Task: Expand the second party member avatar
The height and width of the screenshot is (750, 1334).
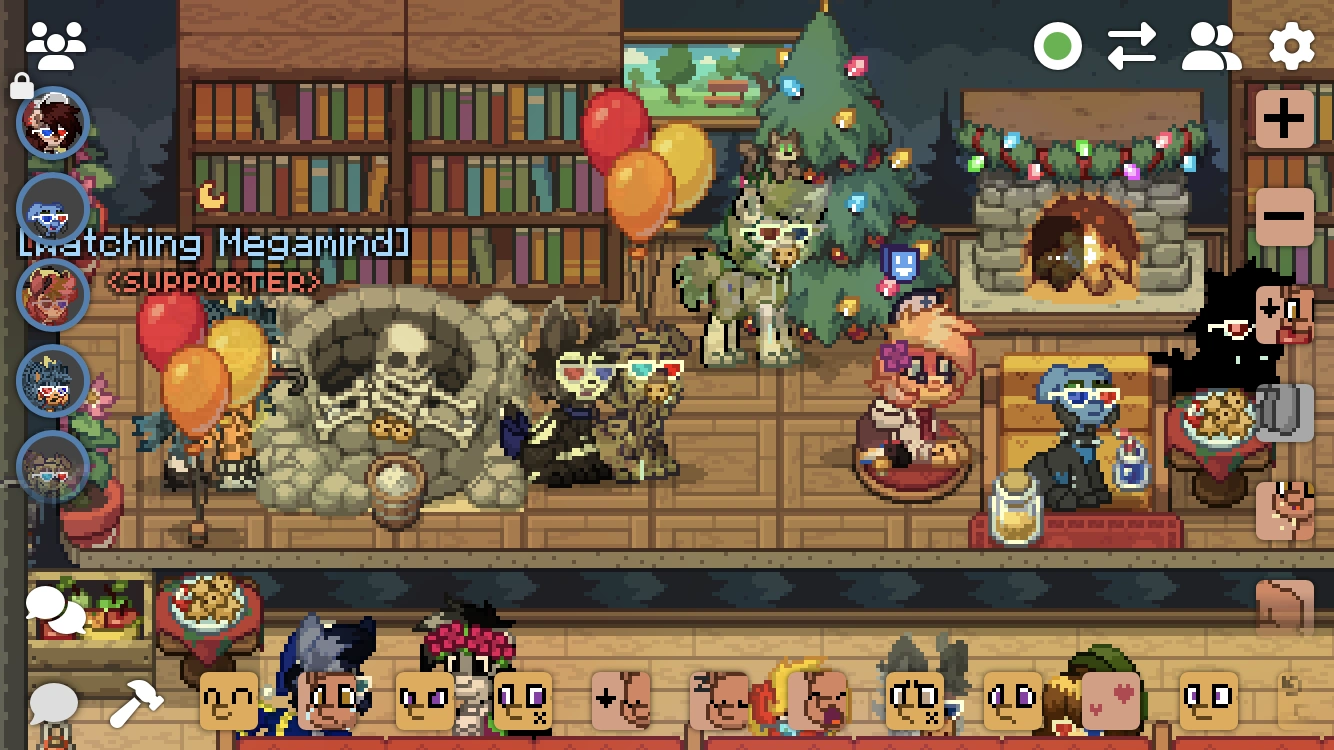Action: point(52,210)
